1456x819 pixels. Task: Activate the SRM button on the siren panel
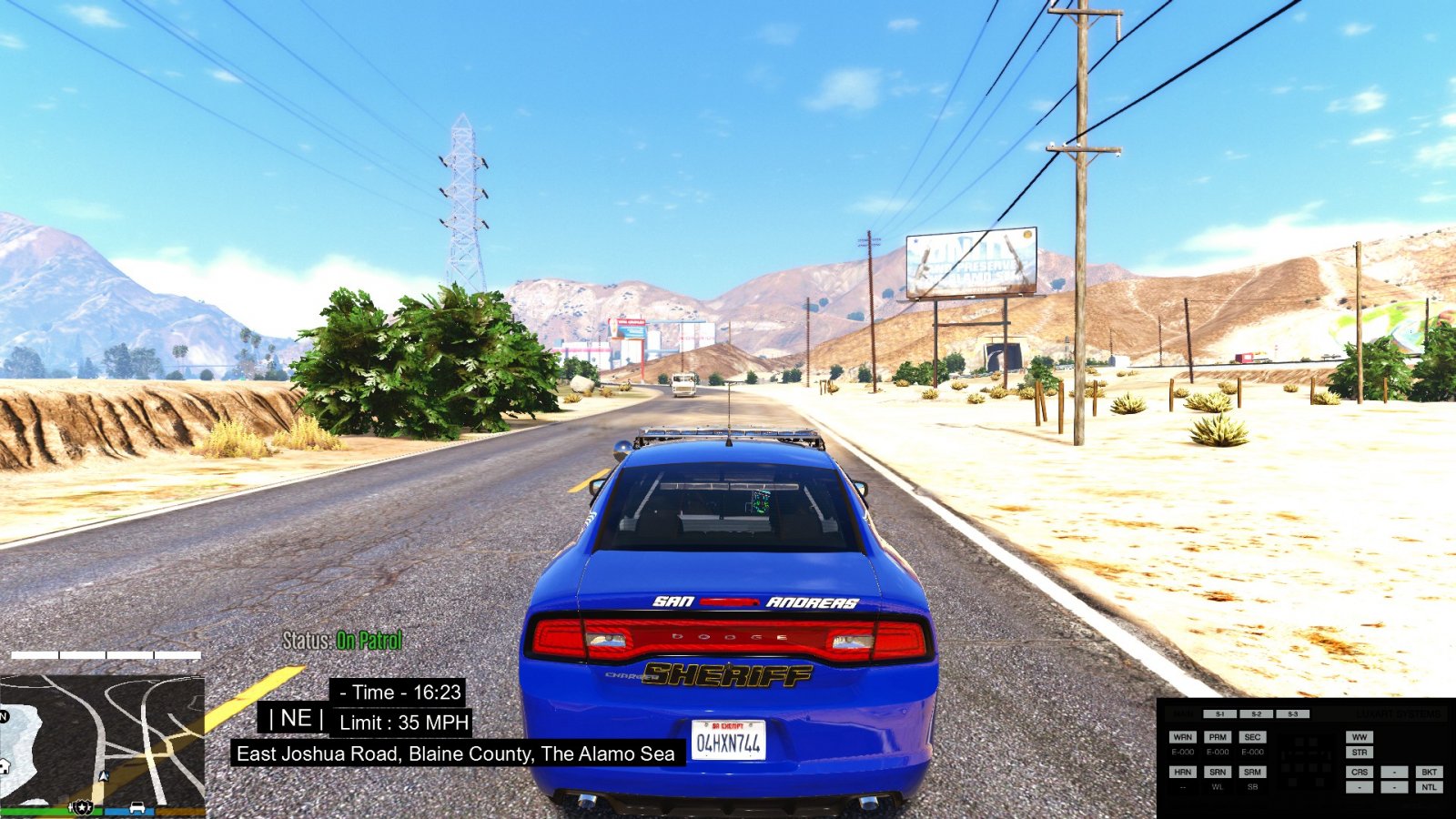coord(1253,772)
